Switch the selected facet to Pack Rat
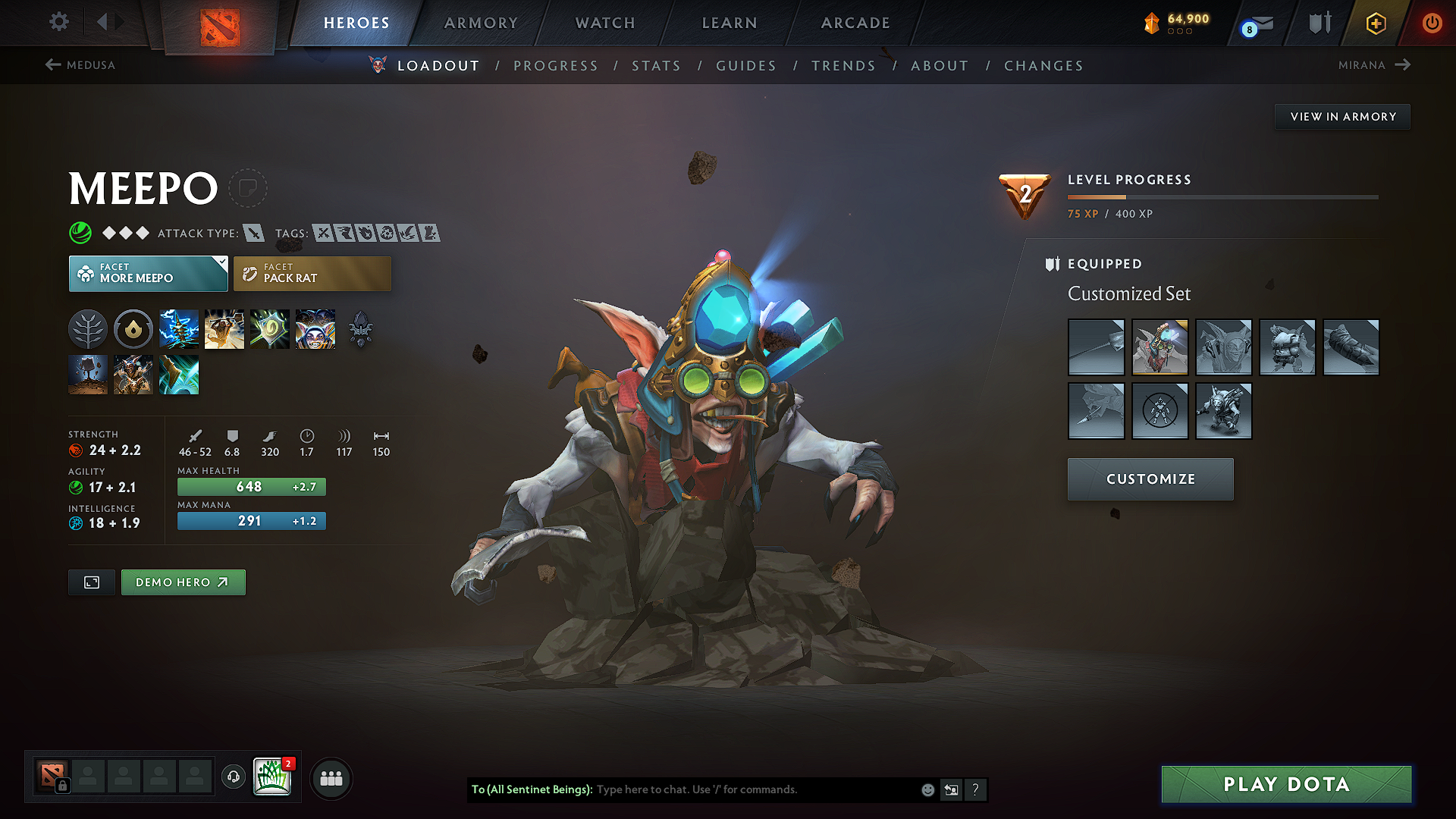 click(x=312, y=273)
